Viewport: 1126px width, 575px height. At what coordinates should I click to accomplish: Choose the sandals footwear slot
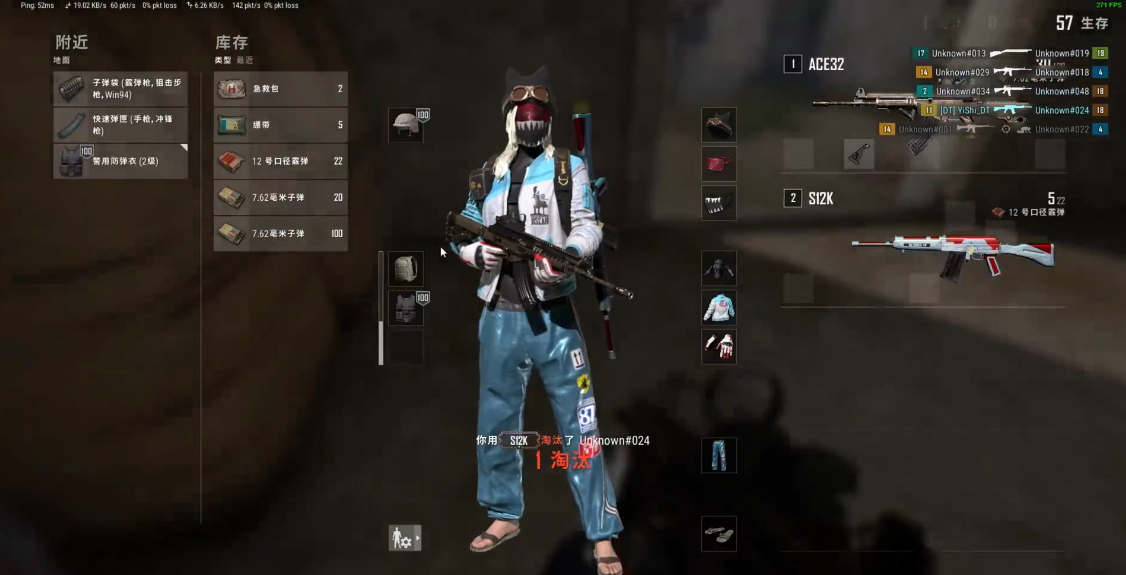[719, 533]
